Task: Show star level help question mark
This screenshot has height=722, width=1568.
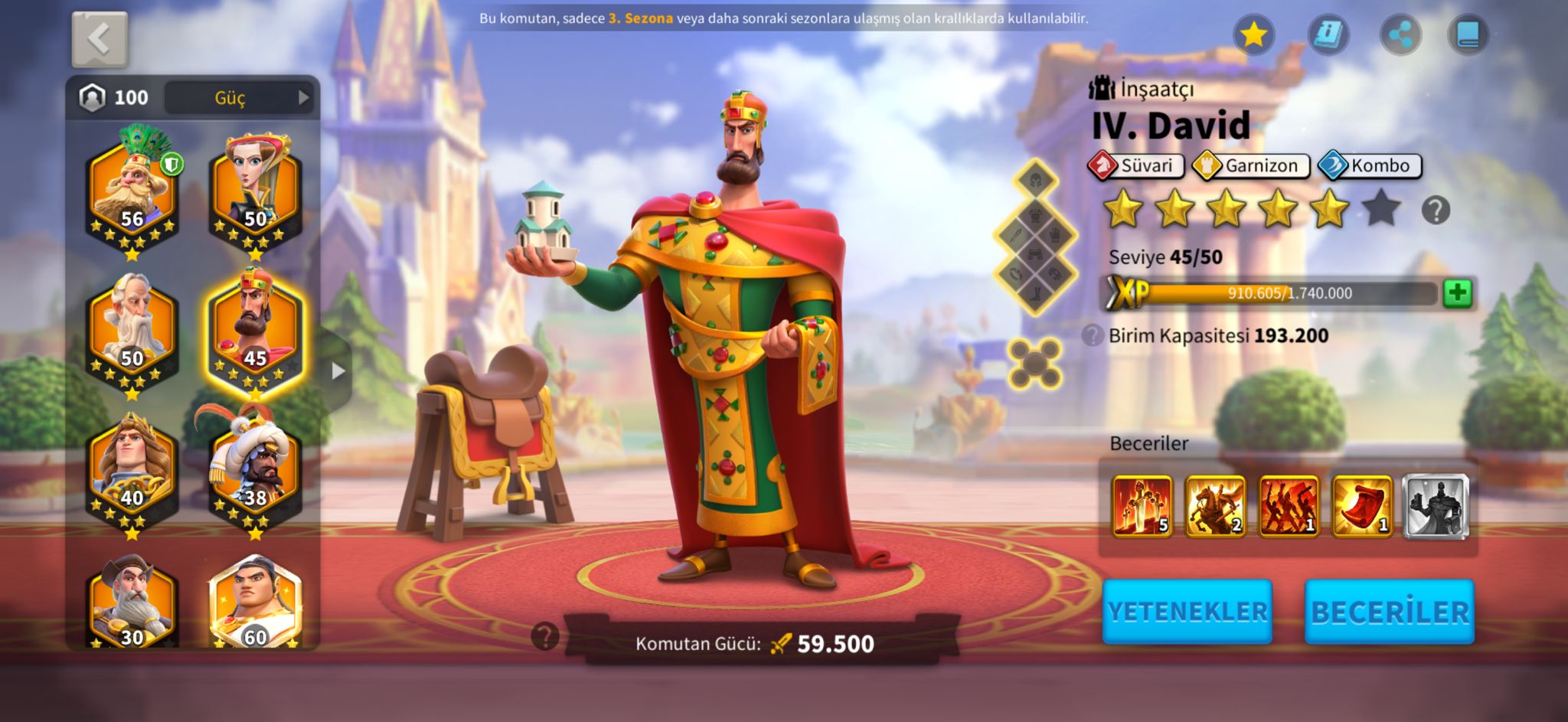Action: pyautogui.click(x=1436, y=210)
